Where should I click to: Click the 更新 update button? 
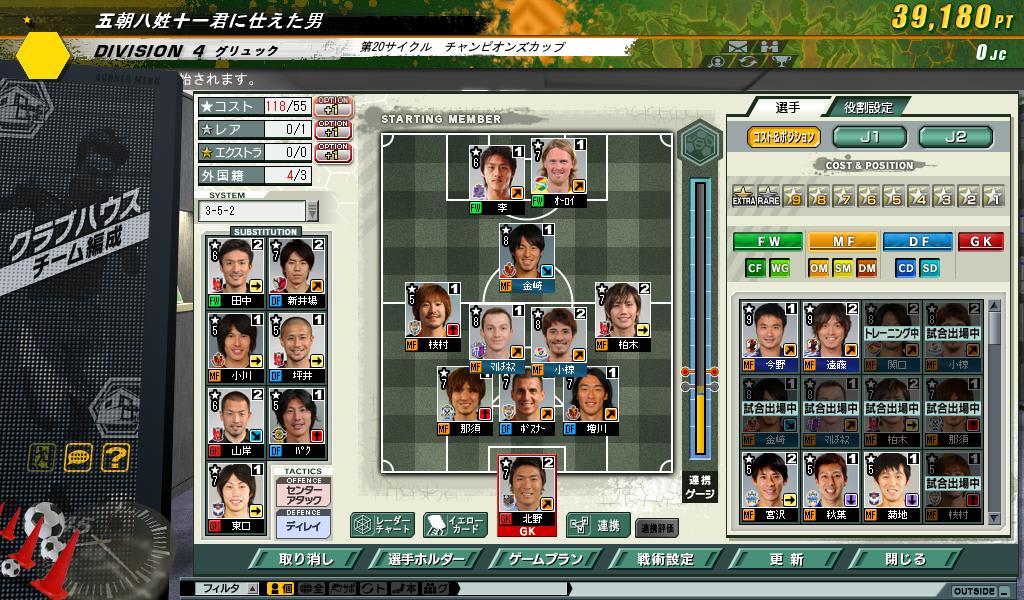pos(787,559)
